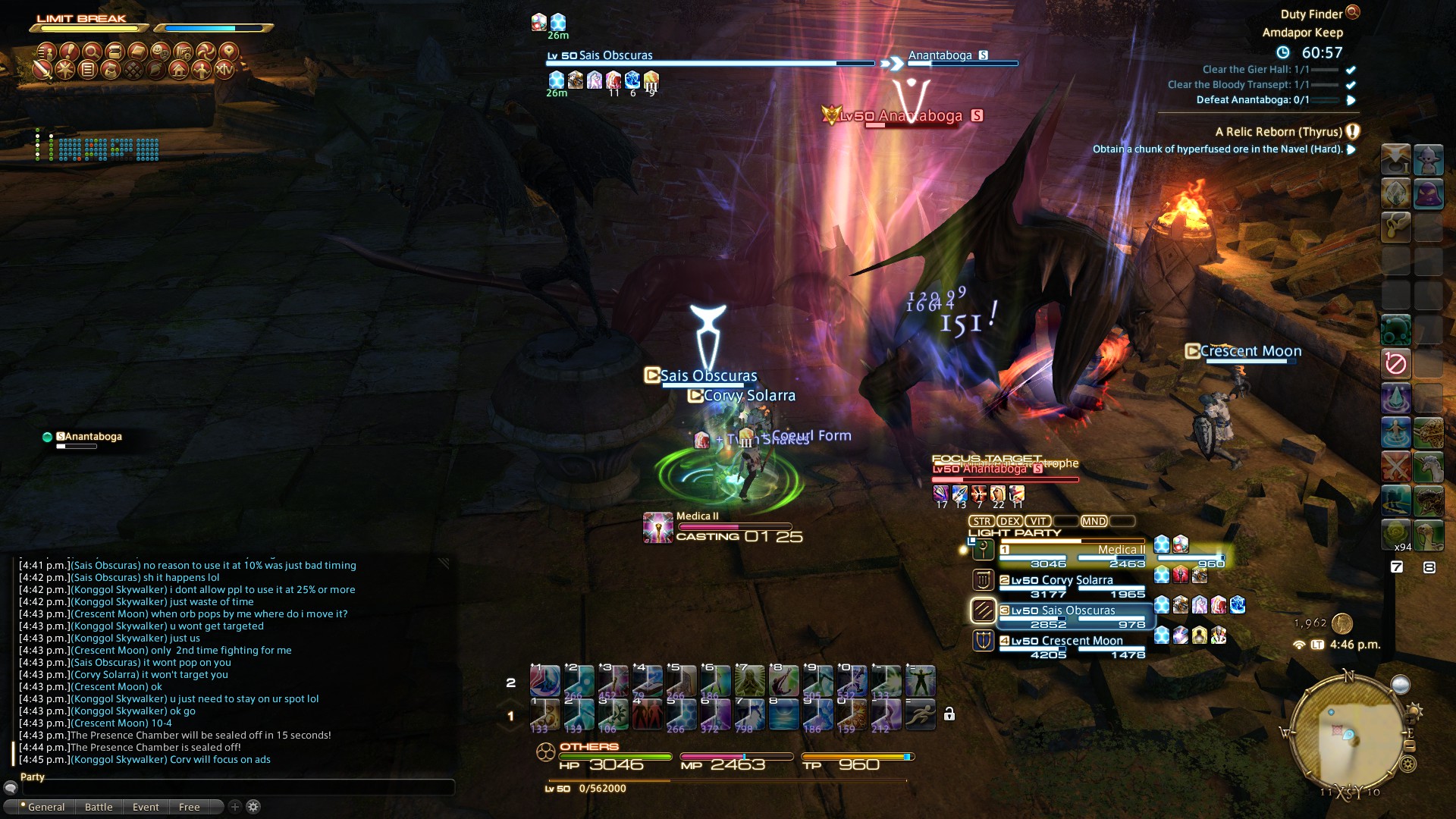Open the house-shaped menu icon
Image resolution: width=1456 pixels, height=819 pixels.
point(179,70)
